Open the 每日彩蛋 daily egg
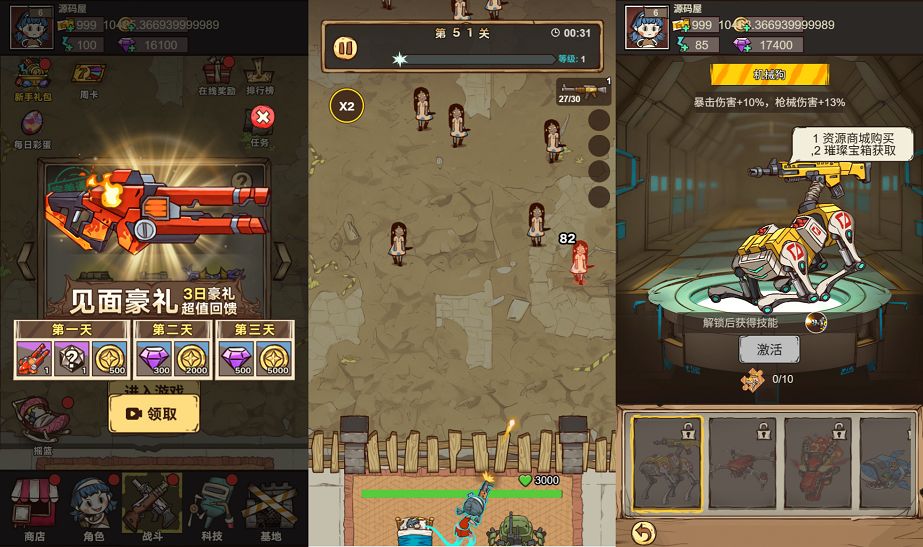This screenshot has height=547, width=923. [32, 128]
